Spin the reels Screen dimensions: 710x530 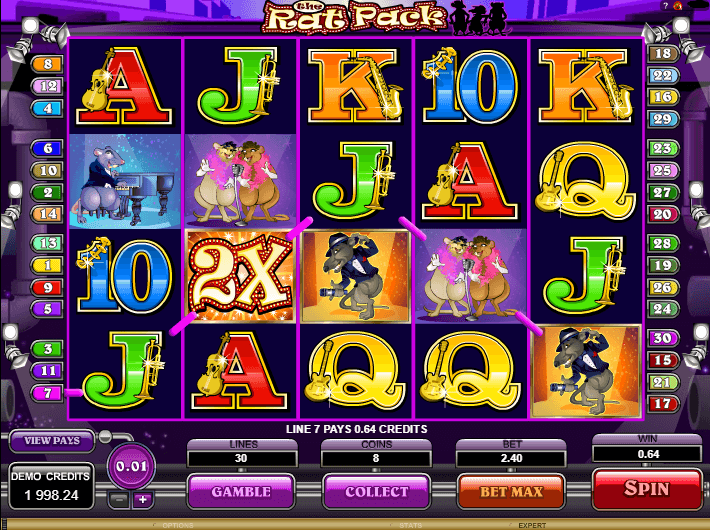(x=646, y=491)
